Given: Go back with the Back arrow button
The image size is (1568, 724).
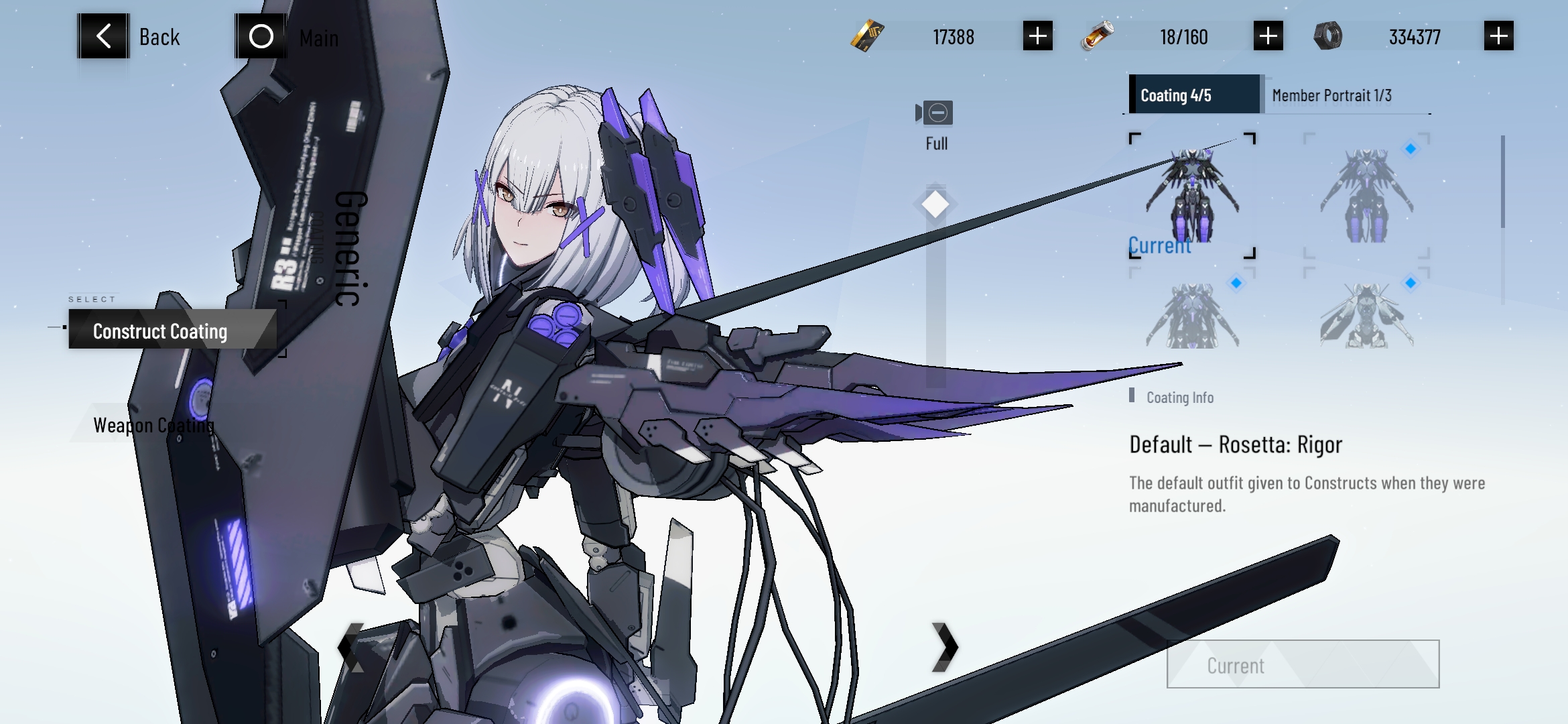Looking at the screenshot, I should [x=104, y=36].
